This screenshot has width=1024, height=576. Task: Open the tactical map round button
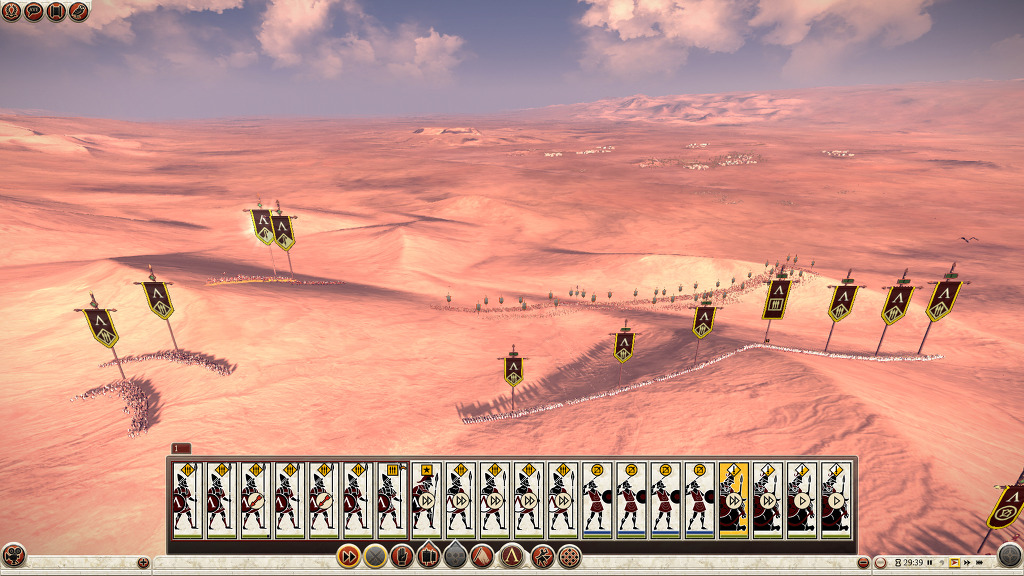[x=1009, y=556]
